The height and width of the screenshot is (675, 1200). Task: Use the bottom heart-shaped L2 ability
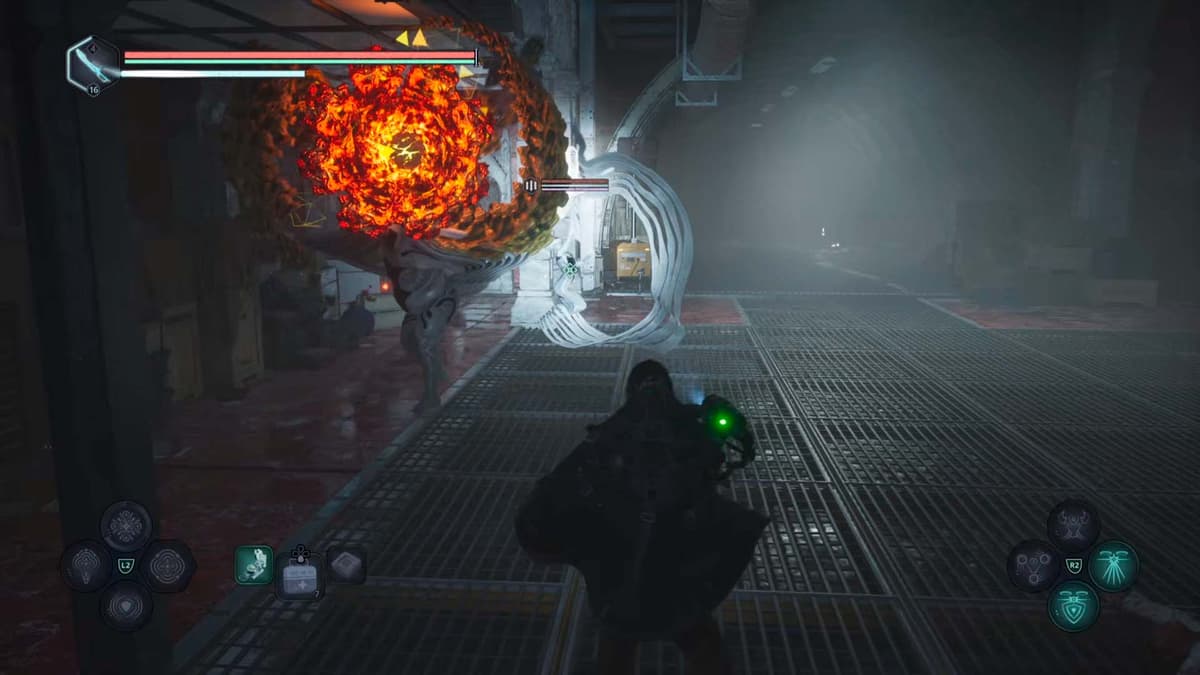[126, 605]
